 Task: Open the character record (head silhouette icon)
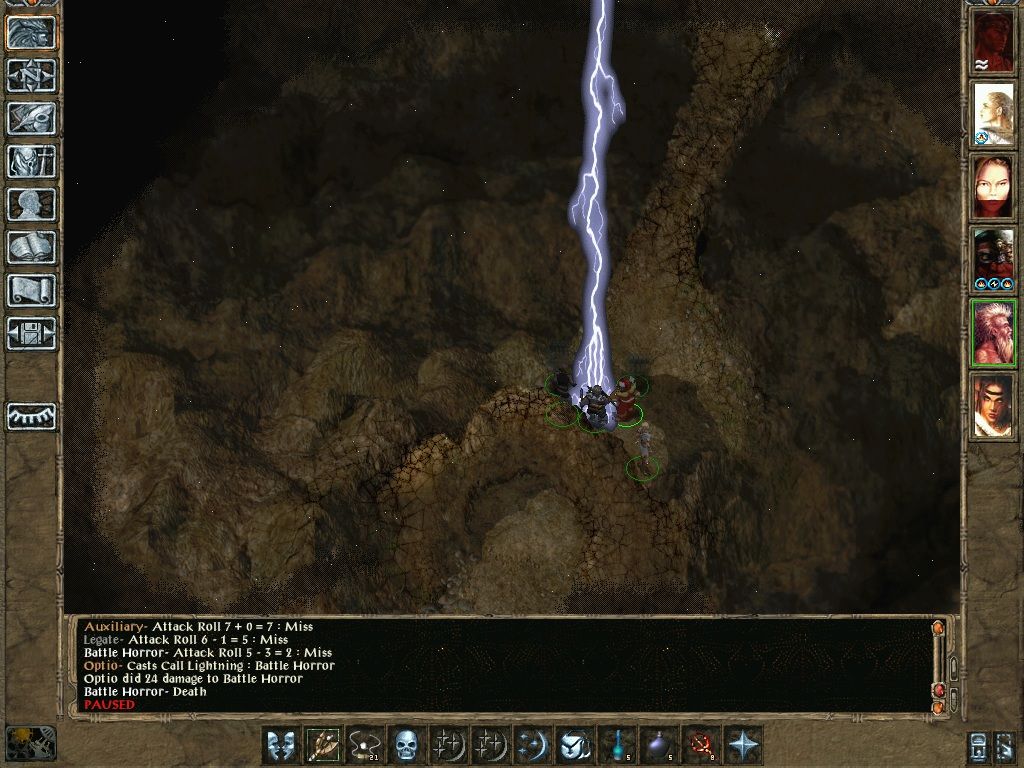tap(31, 205)
